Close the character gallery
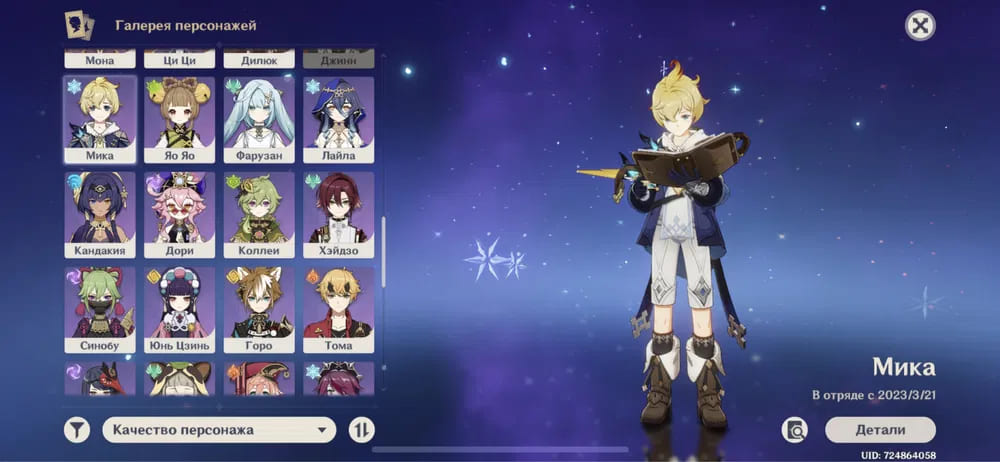The height and width of the screenshot is (462, 1000). (920, 26)
